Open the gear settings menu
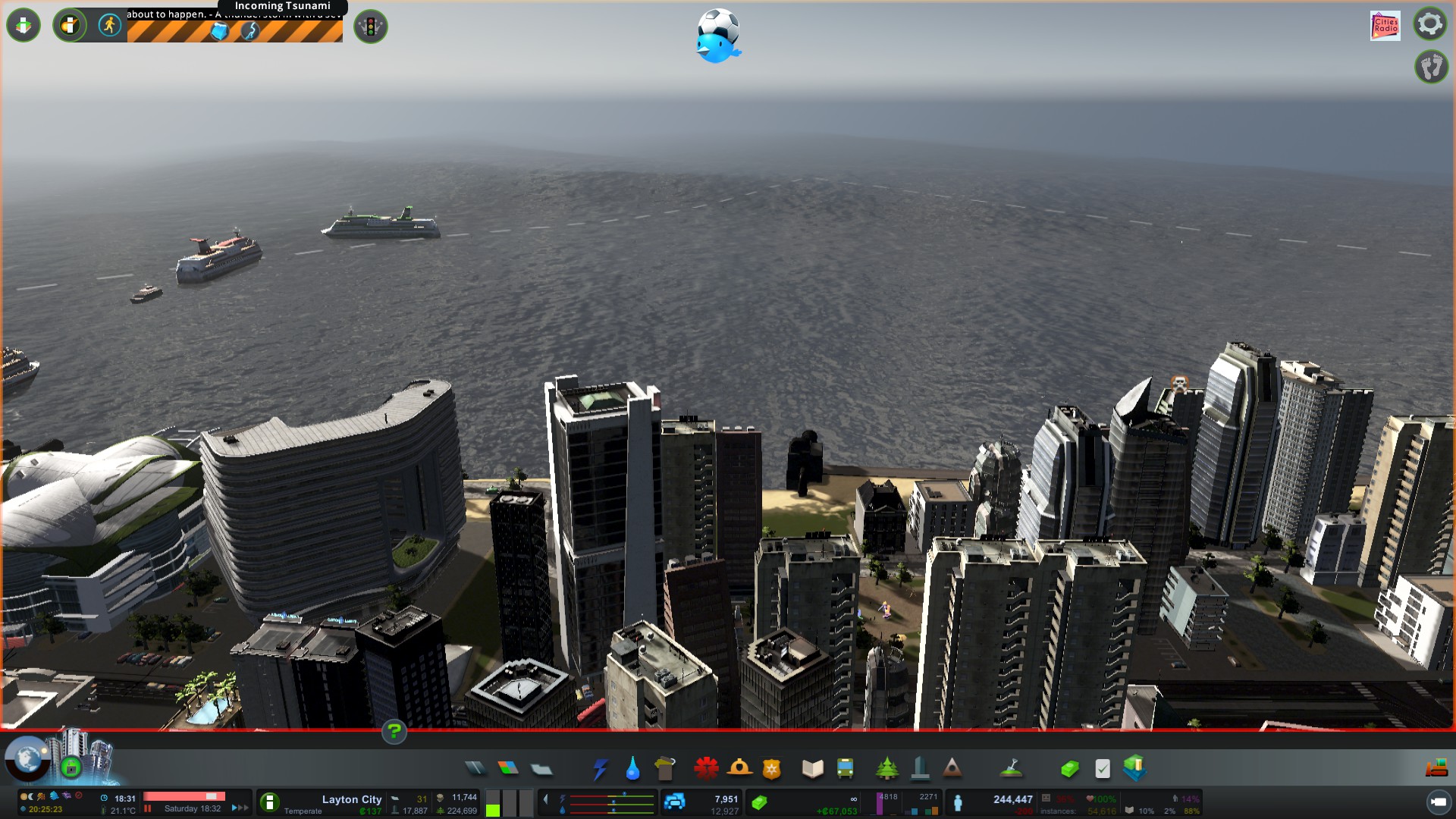 tap(1430, 24)
